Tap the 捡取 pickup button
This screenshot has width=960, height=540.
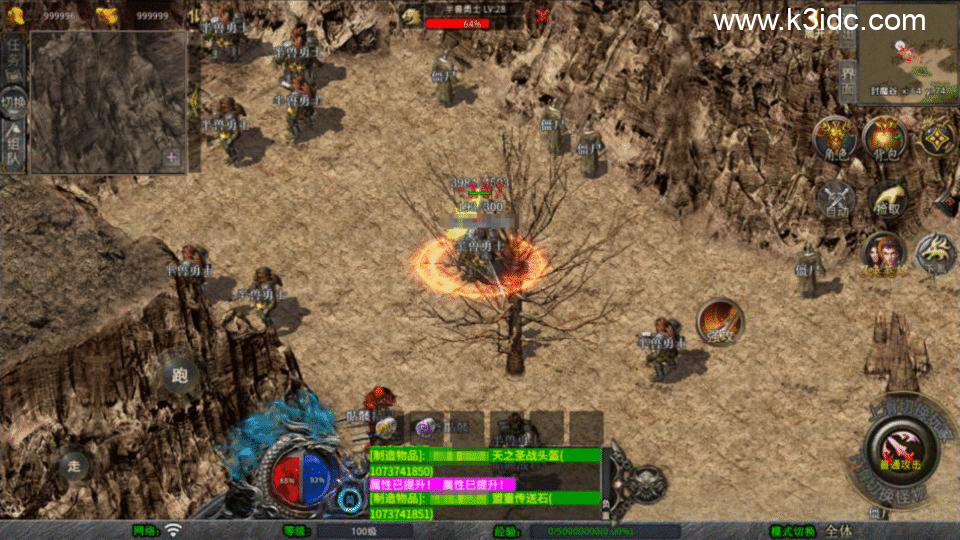[x=886, y=199]
